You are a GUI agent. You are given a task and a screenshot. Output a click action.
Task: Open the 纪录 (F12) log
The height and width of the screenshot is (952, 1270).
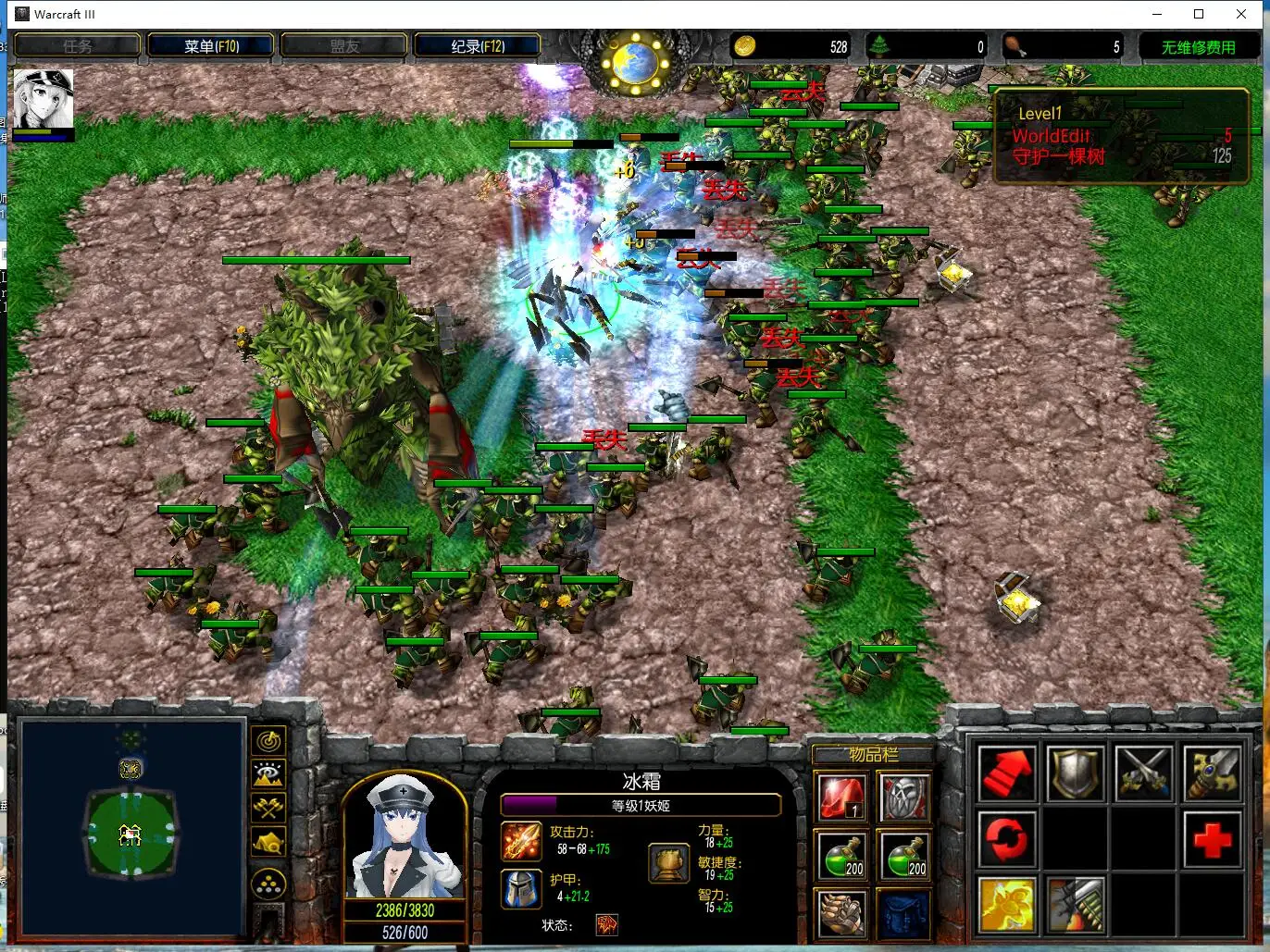tap(478, 46)
